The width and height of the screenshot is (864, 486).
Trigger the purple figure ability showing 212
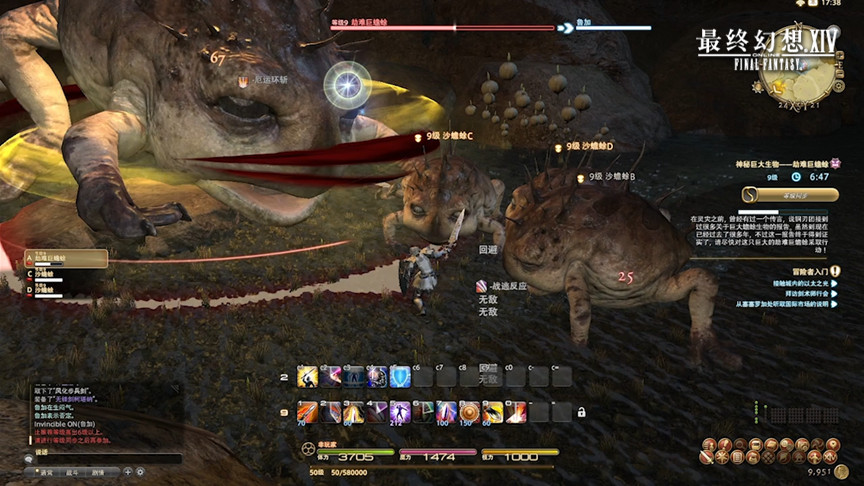[399, 412]
